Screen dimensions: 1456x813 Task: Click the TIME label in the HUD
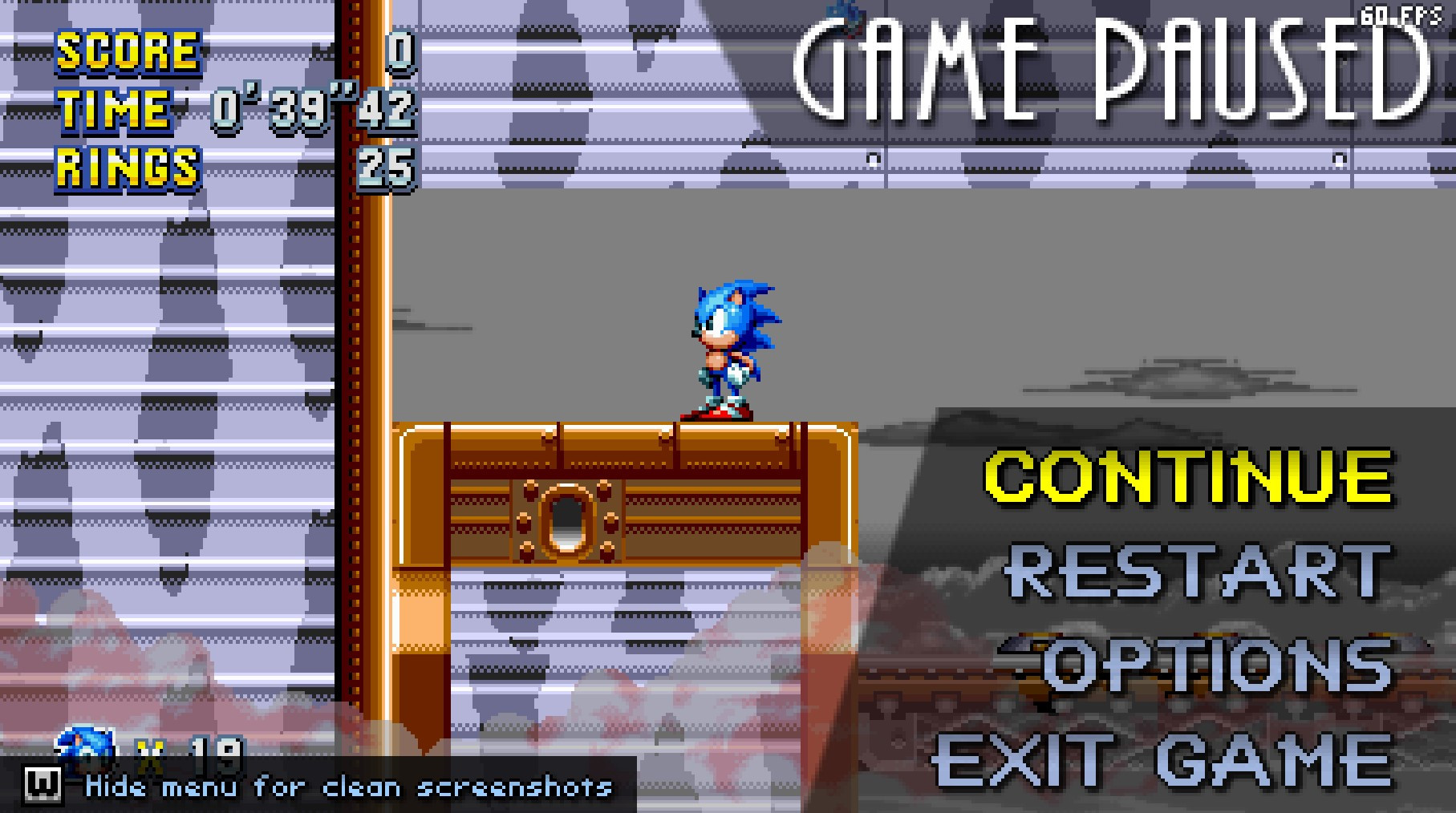pos(114,108)
